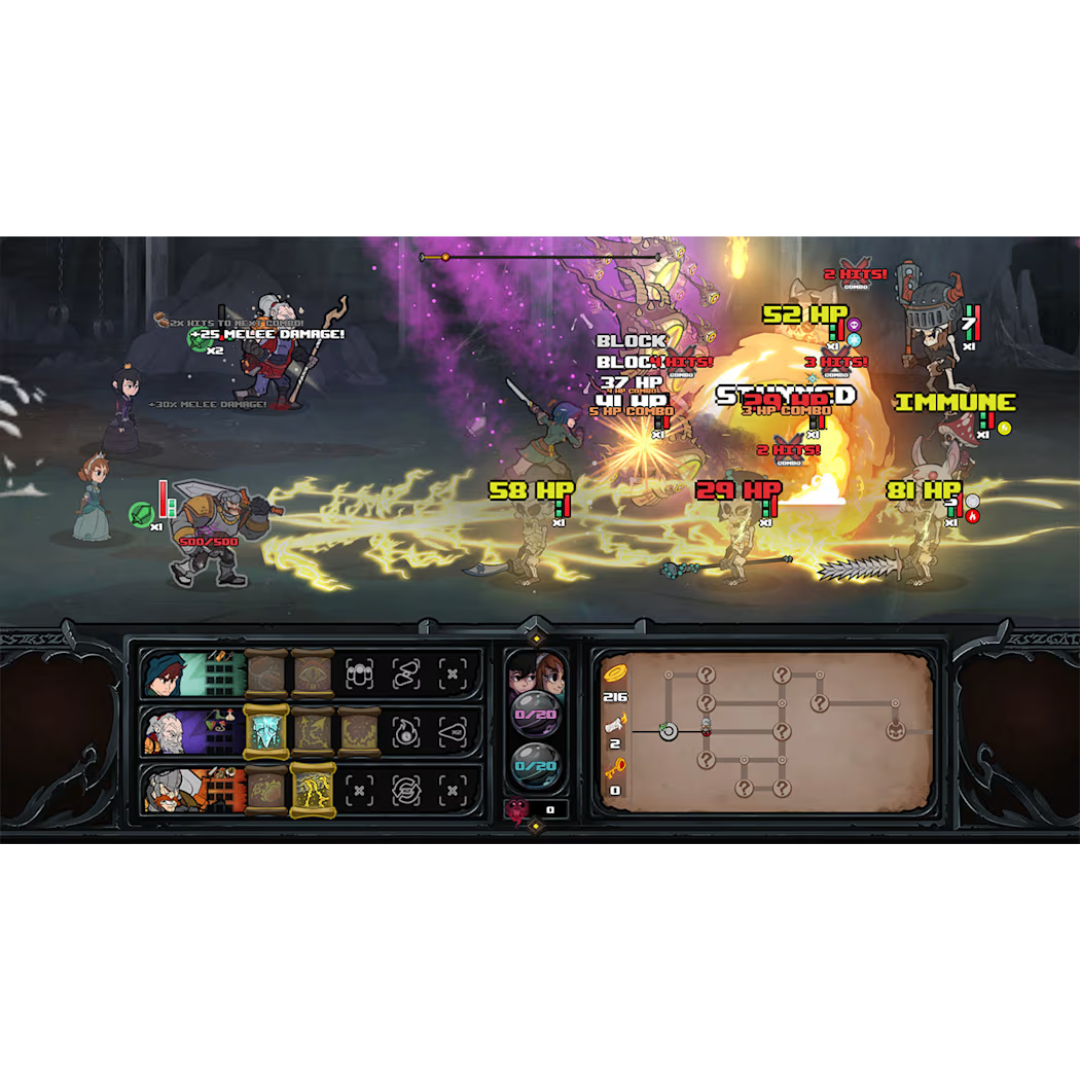Activate the glowing ice crystal mask scroll
Image resolution: width=1080 pixels, height=1080 pixels.
[x=267, y=731]
